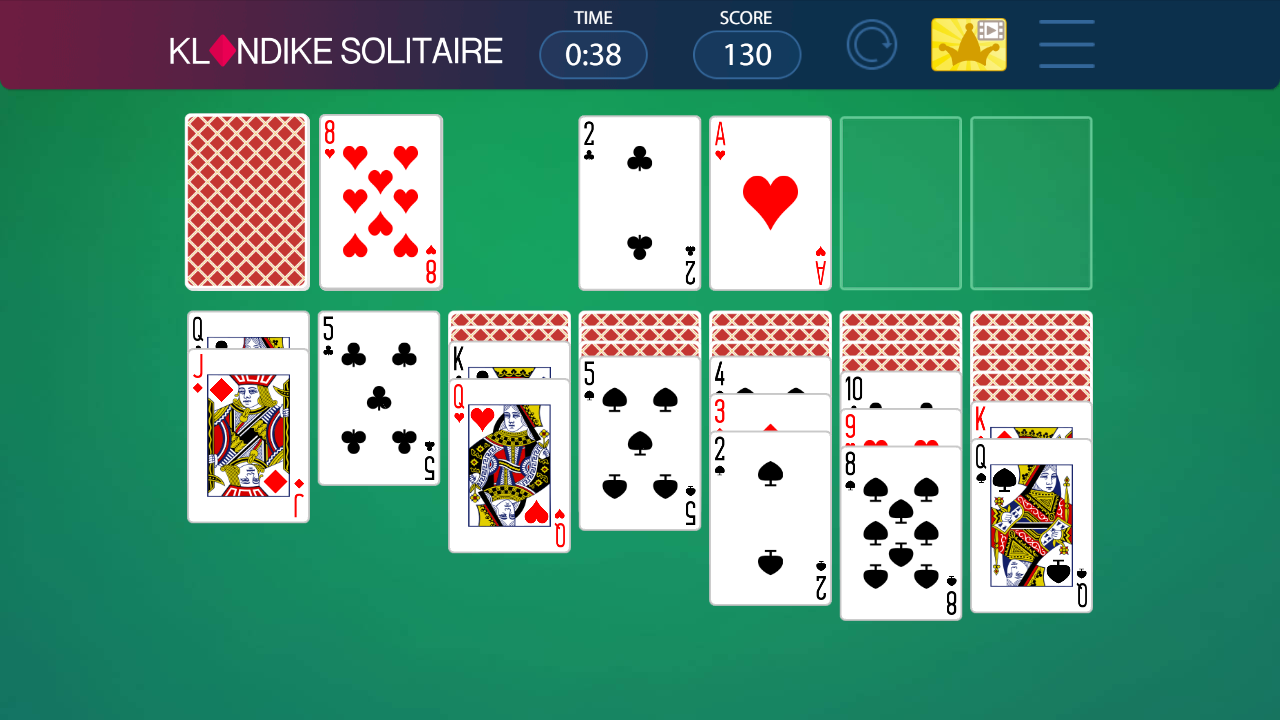Click the 2 of spades at the bottom

coord(770,520)
